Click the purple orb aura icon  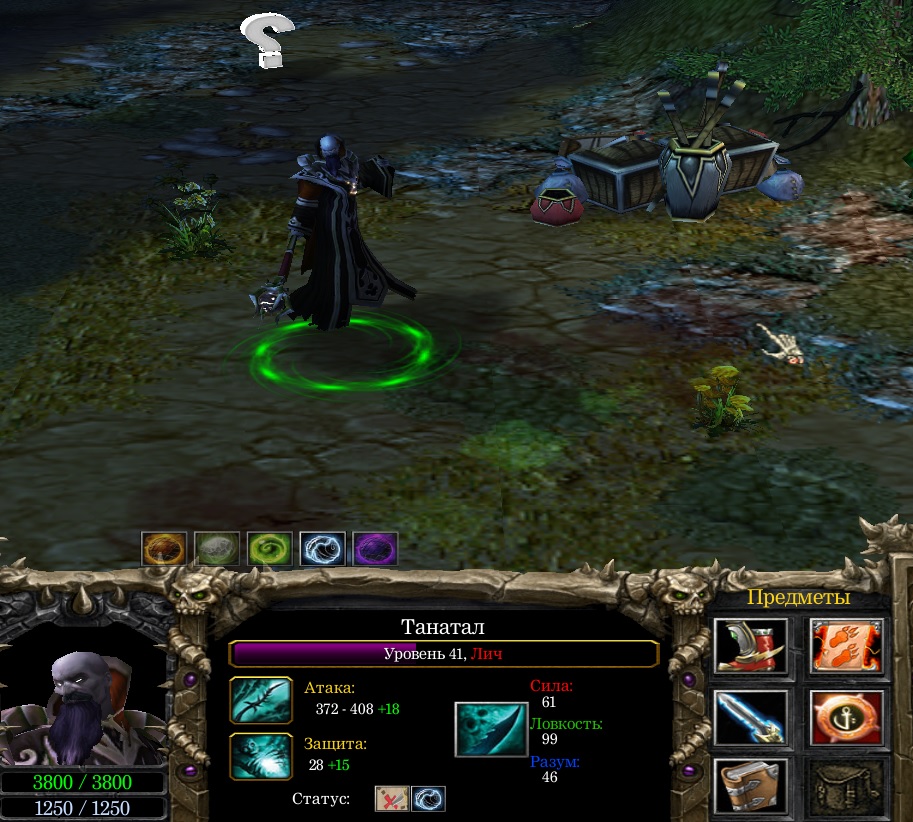point(375,549)
